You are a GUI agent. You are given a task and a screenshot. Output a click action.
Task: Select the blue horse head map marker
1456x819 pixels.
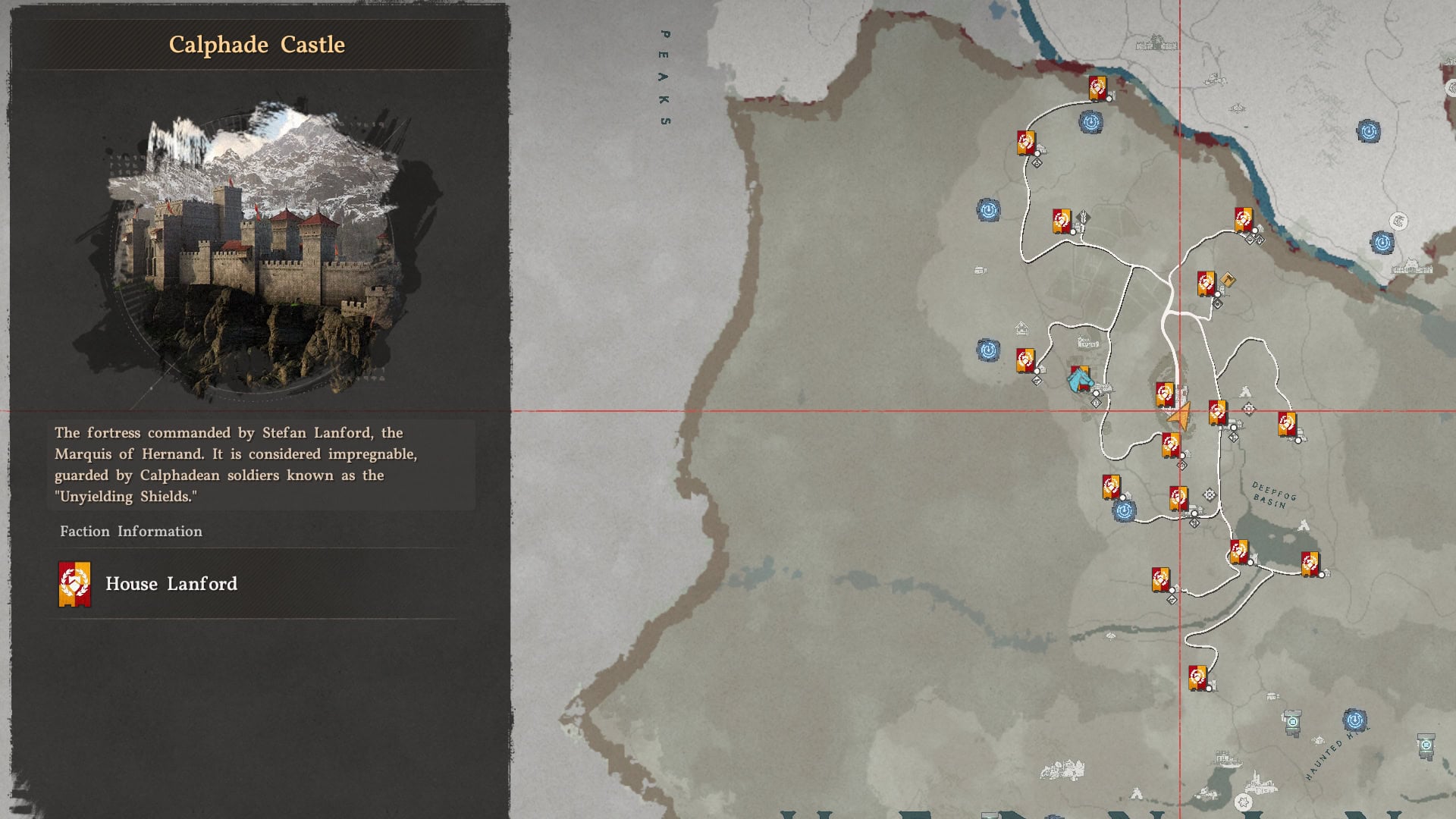(1079, 378)
